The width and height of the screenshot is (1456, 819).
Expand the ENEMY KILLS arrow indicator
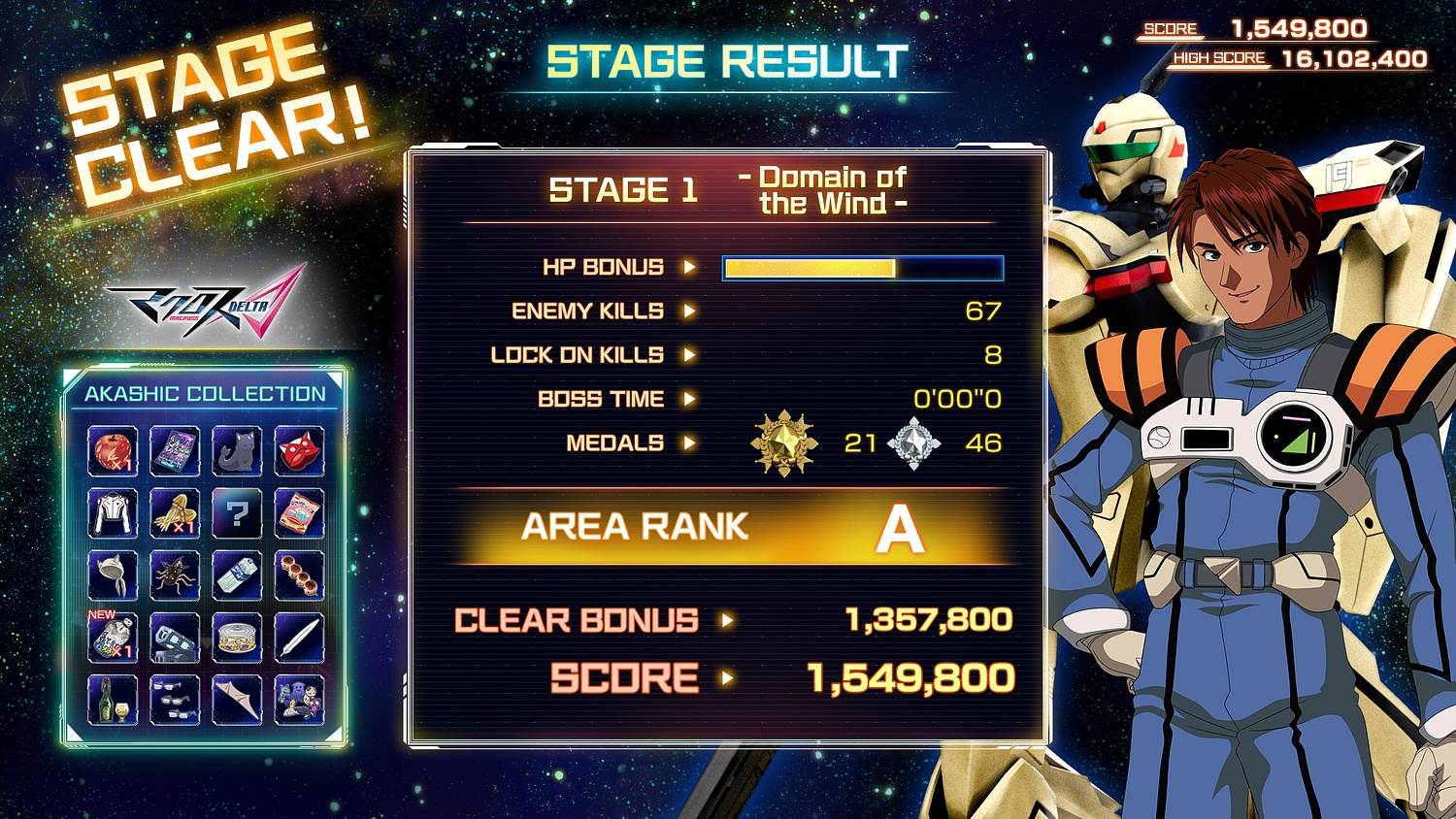pyautogui.click(x=689, y=311)
